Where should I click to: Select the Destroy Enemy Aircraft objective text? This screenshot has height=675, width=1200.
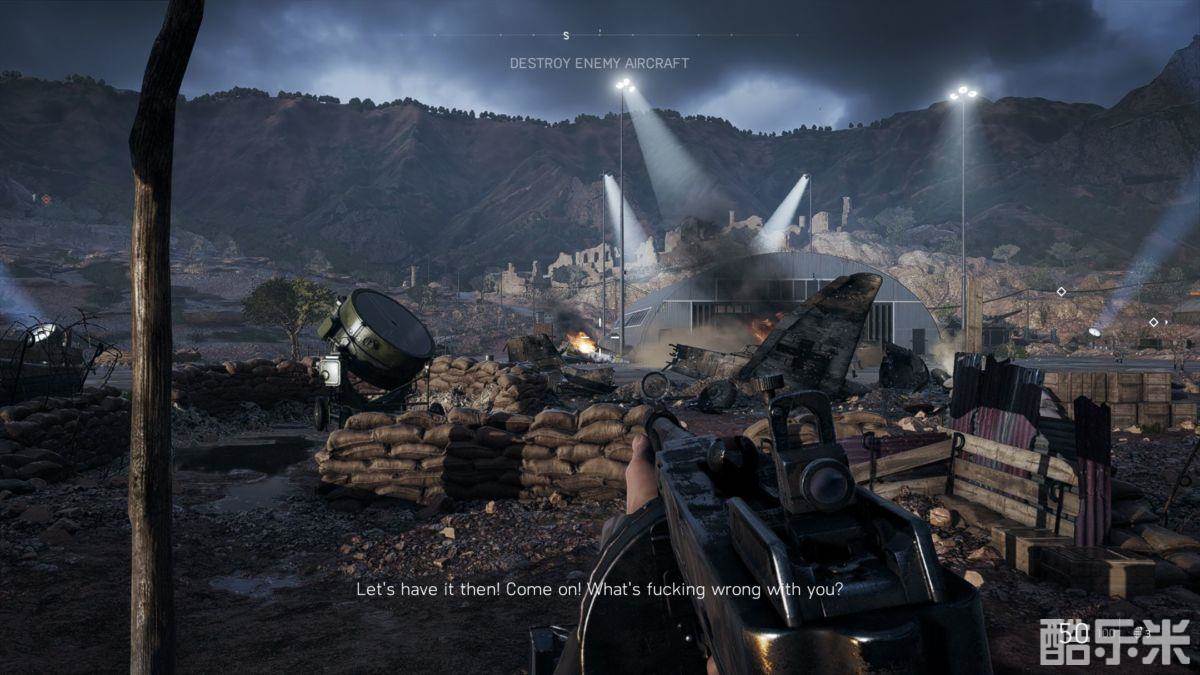599,63
